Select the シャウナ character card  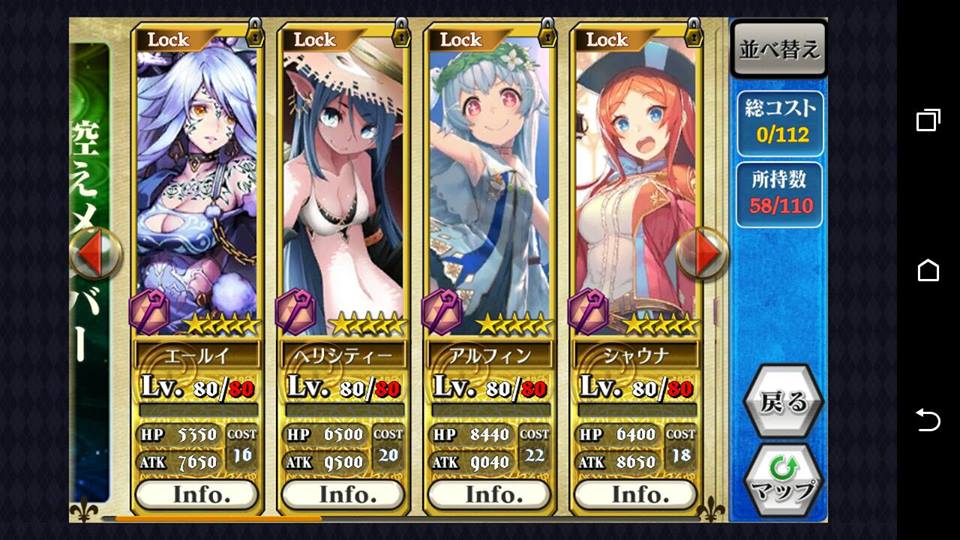pyautogui.click(x=635, y=180)
